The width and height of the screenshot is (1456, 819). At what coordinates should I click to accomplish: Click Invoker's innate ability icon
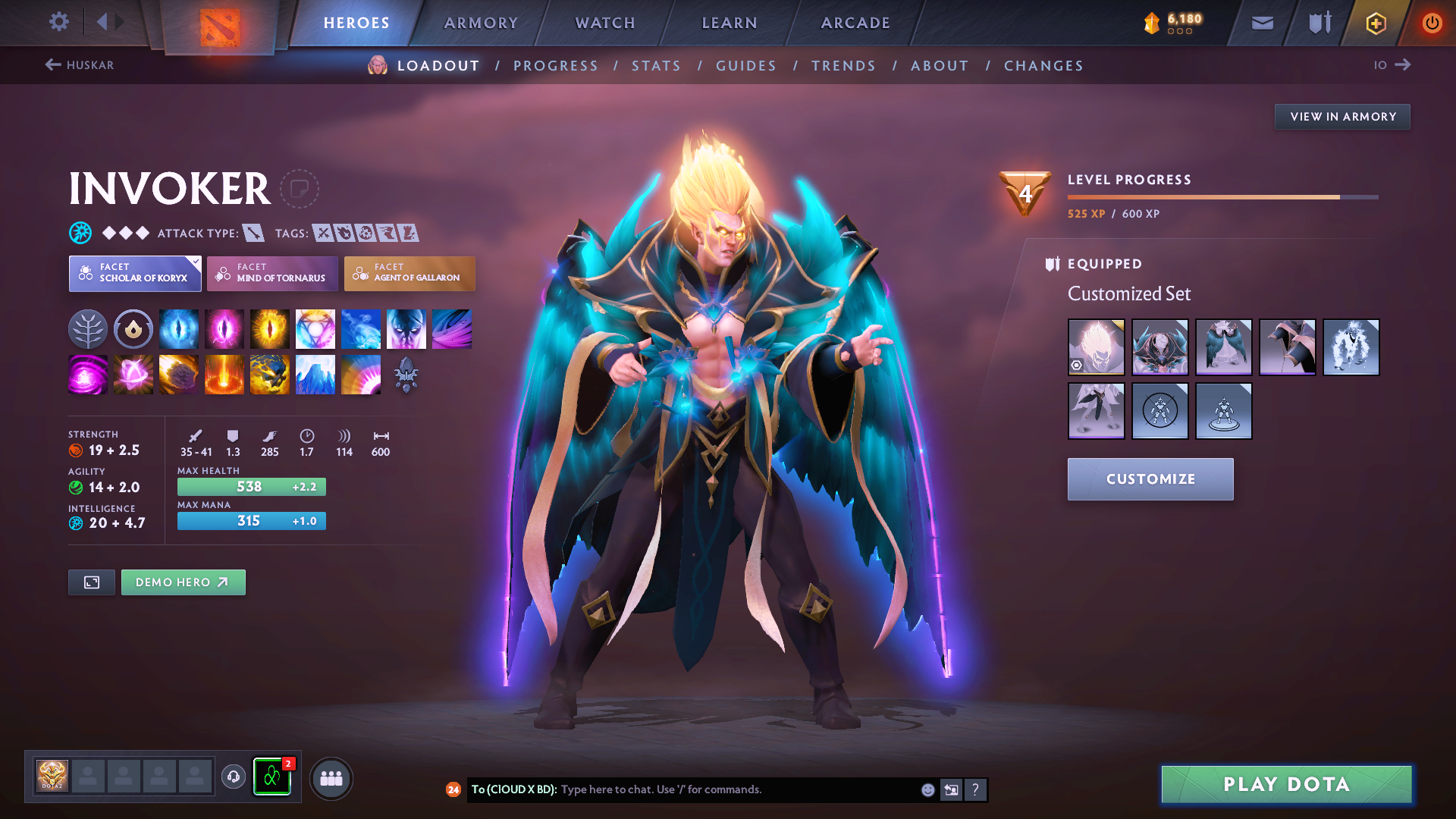point(133,328)
